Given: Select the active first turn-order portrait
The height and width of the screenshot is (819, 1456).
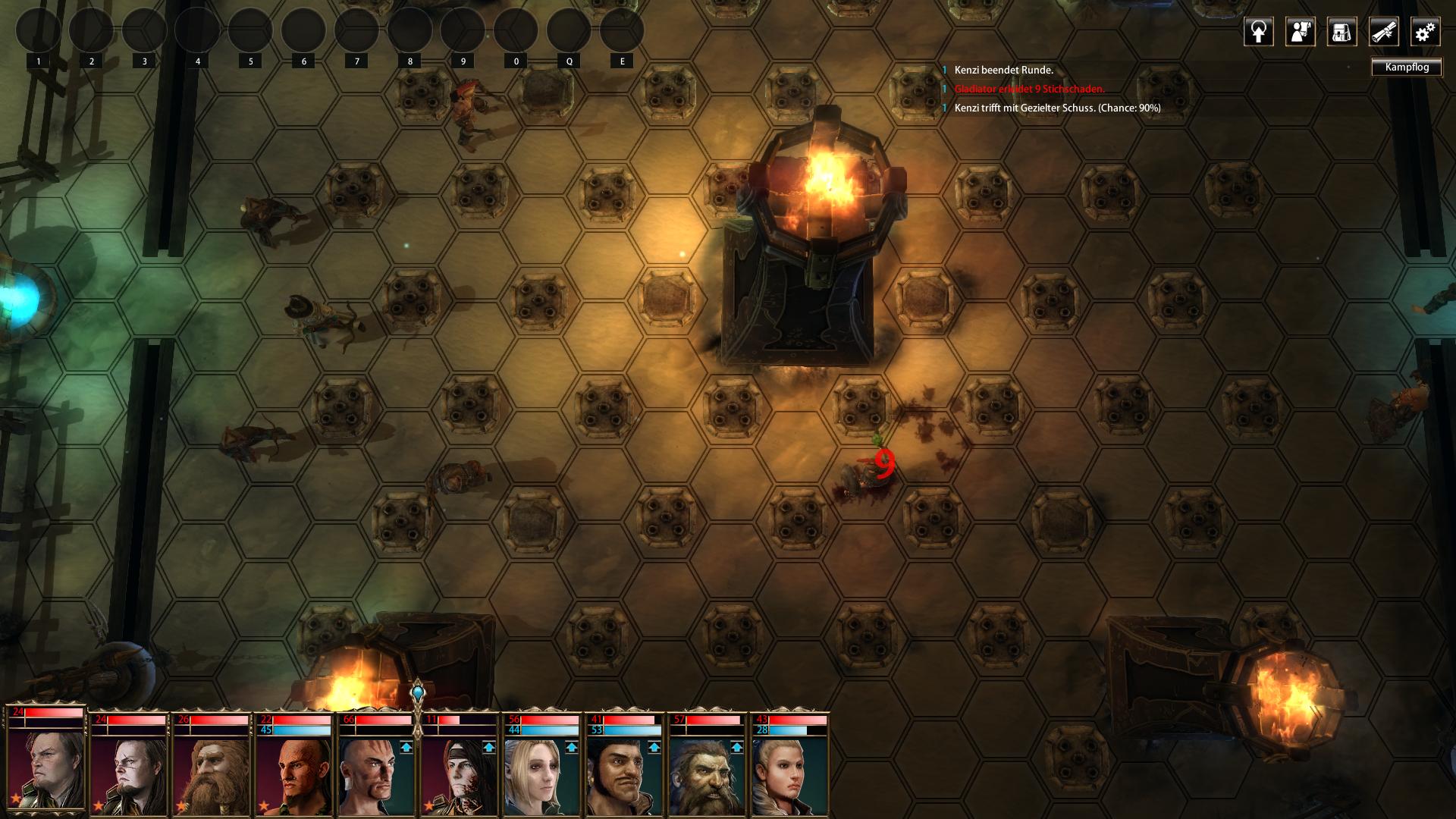Looking at the screenshot, I should pyautogui.click(x=45, y=767).
